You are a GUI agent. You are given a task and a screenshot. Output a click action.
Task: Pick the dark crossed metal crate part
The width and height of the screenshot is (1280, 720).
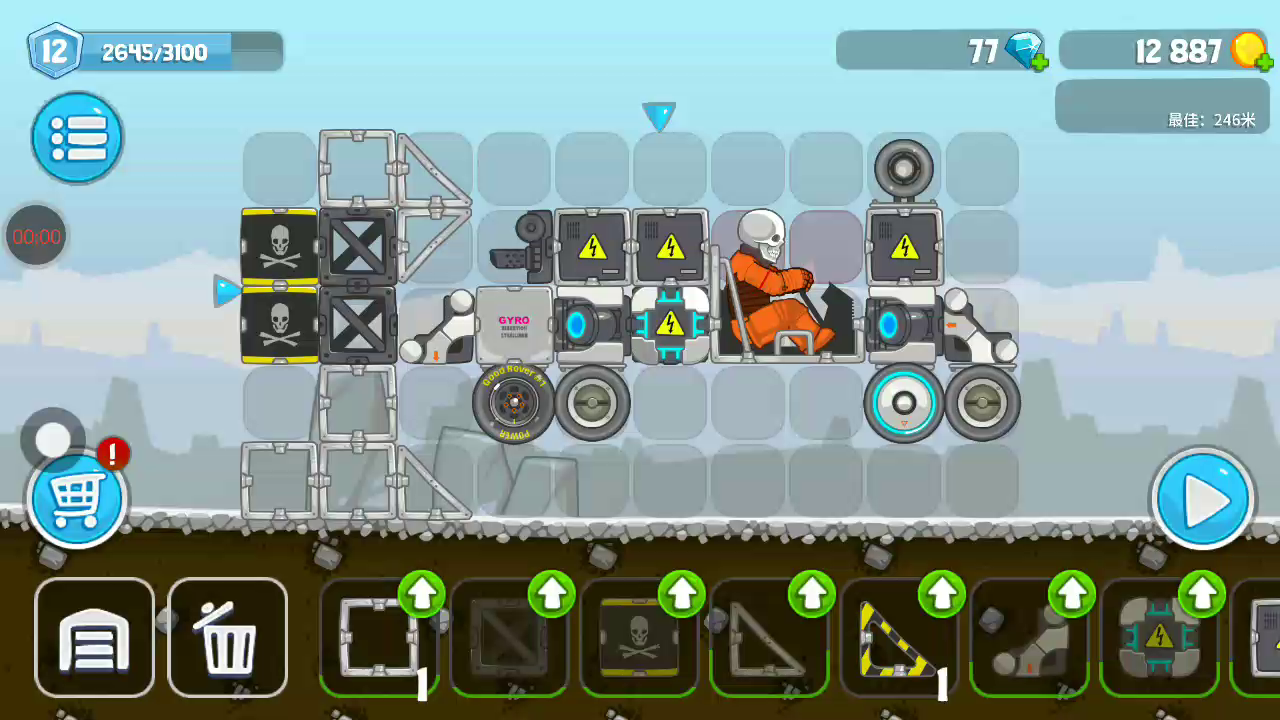[x=508, y=637]
